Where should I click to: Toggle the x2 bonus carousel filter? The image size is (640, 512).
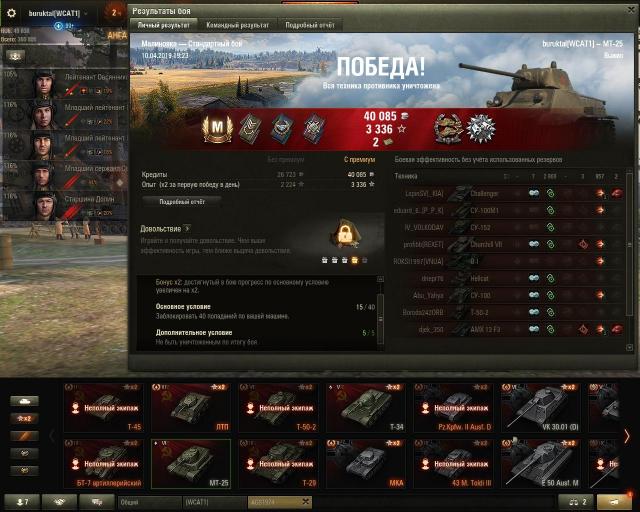click(23, 418)
